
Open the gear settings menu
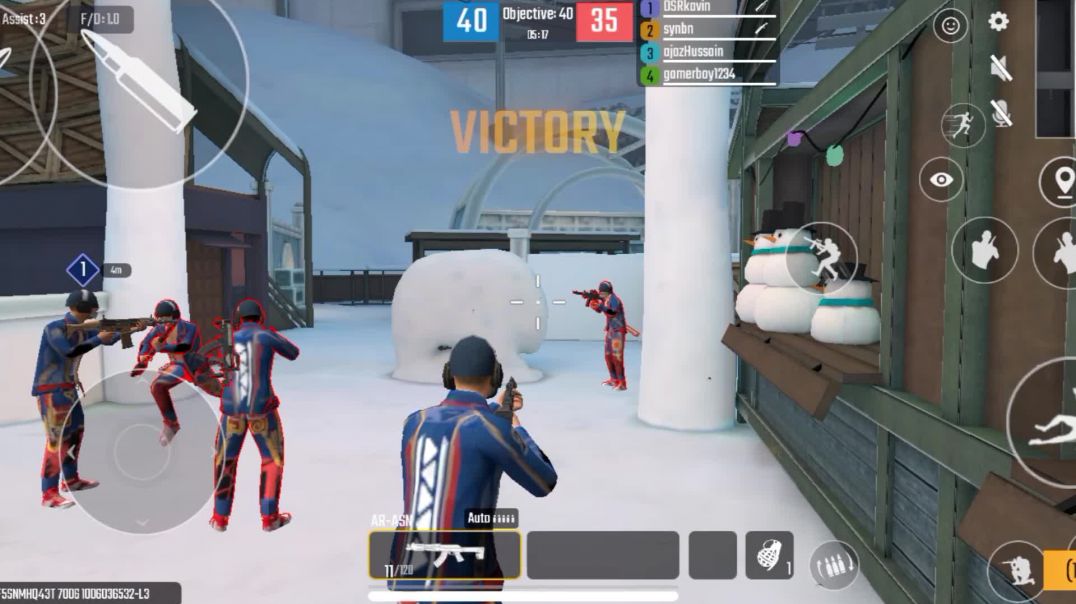(x=998, y=22)
